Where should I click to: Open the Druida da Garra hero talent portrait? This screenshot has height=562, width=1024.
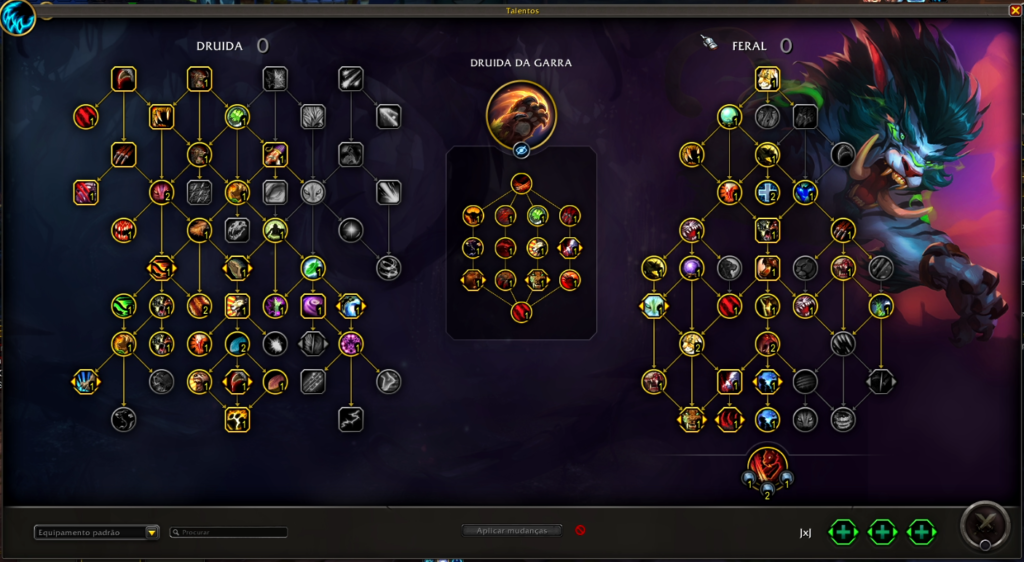pos(521,112)
